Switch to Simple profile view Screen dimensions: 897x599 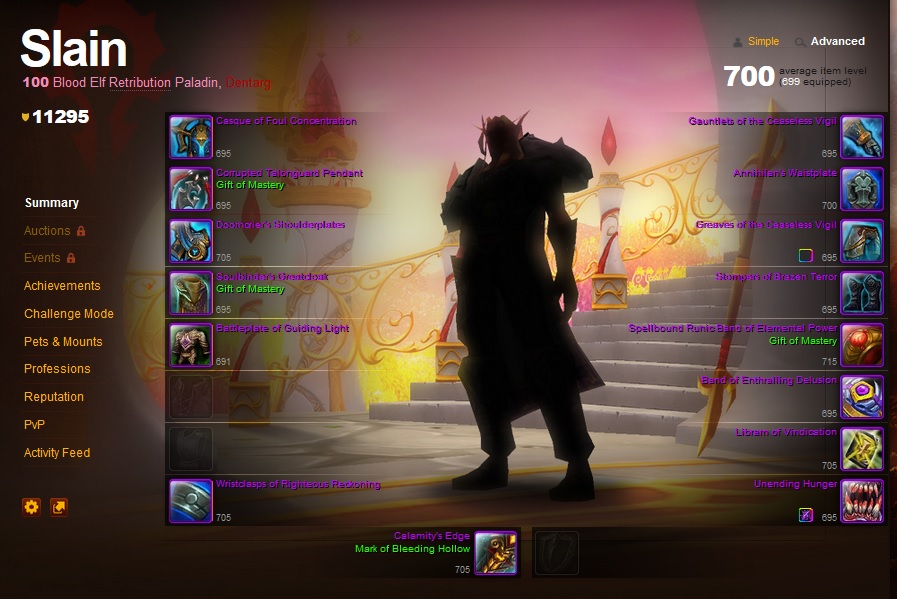(763, 42)
